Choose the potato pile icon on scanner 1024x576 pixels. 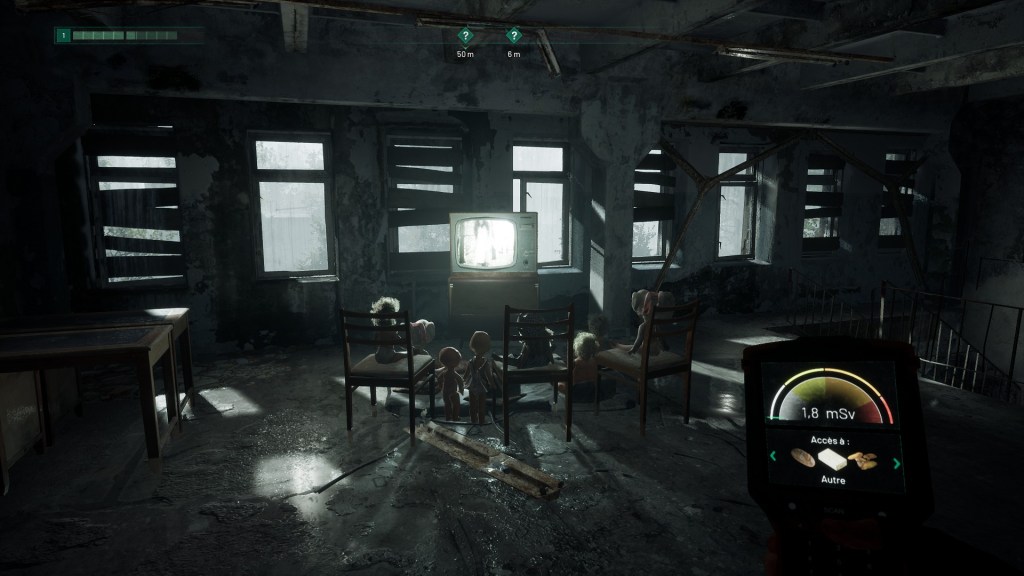click(864, 461)
